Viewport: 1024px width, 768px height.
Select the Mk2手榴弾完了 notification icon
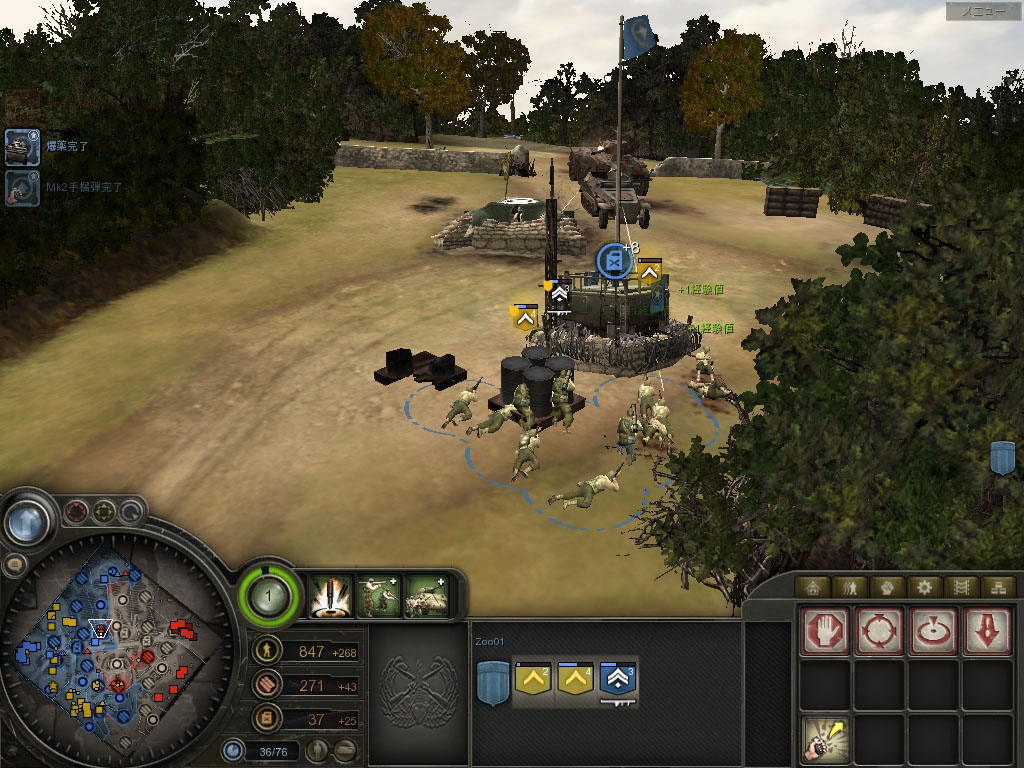[21, 187]
